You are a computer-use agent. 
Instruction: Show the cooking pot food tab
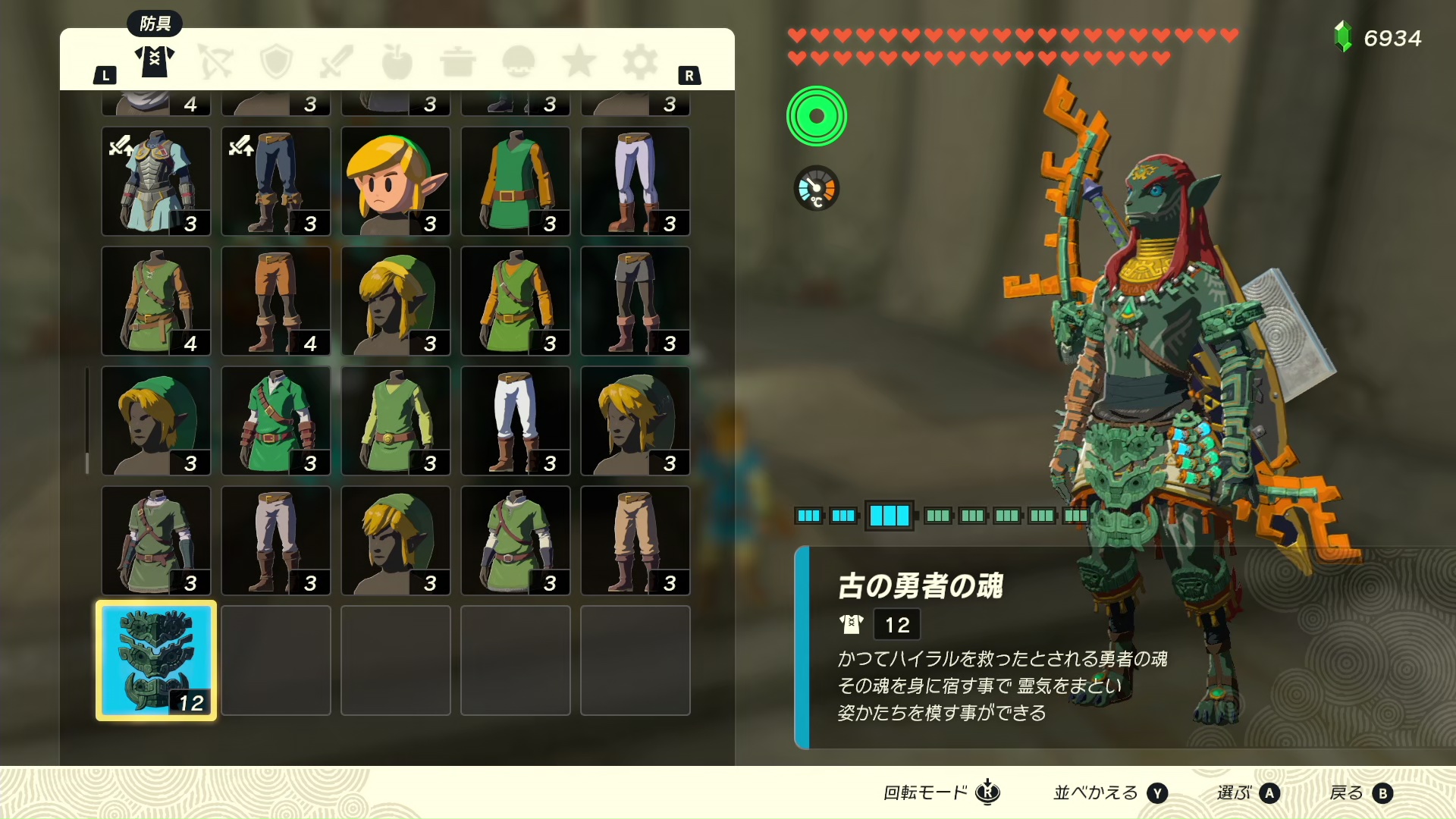[x=457, y=62]
